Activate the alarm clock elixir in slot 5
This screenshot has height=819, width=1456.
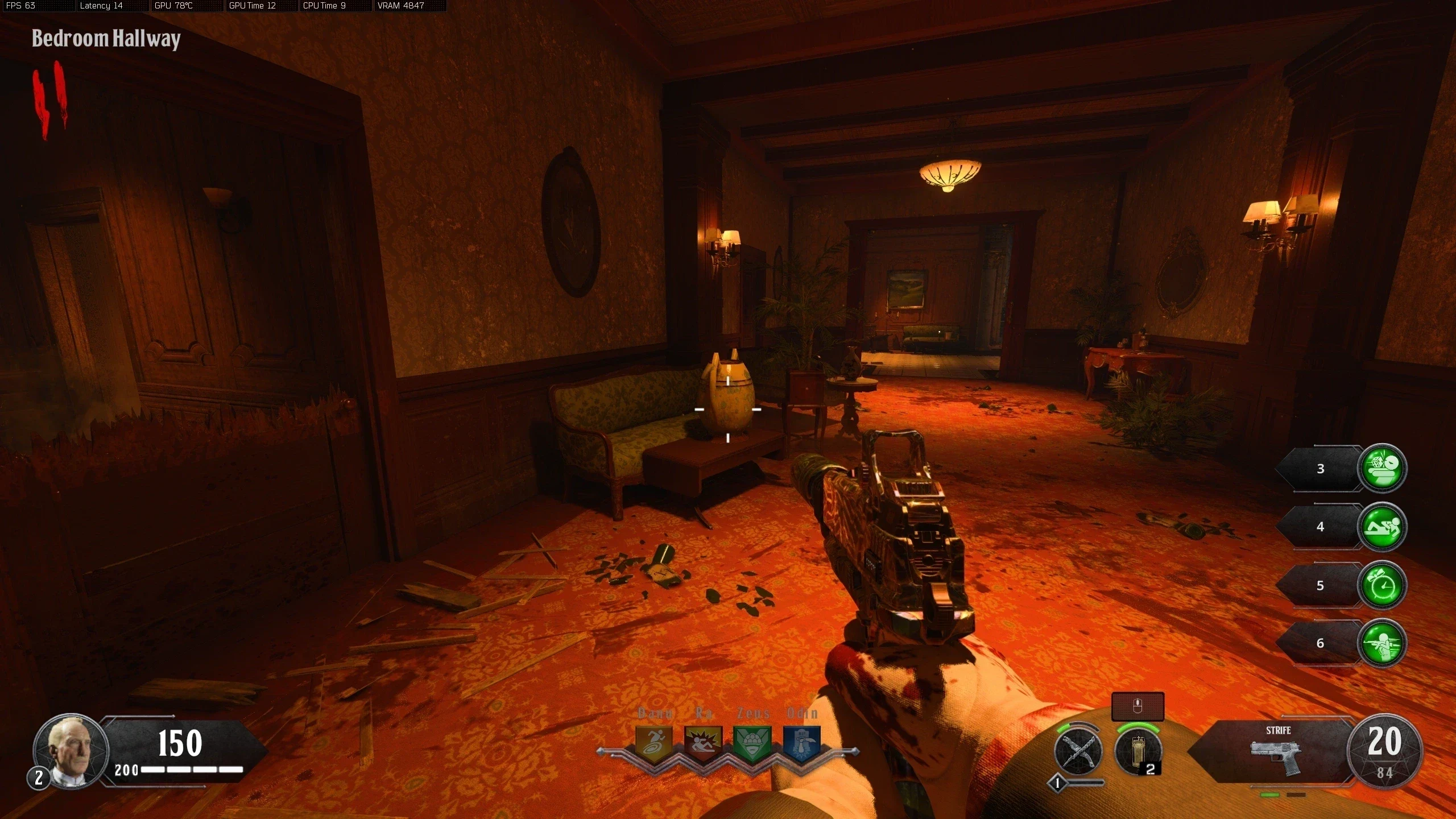[1381, 585]
